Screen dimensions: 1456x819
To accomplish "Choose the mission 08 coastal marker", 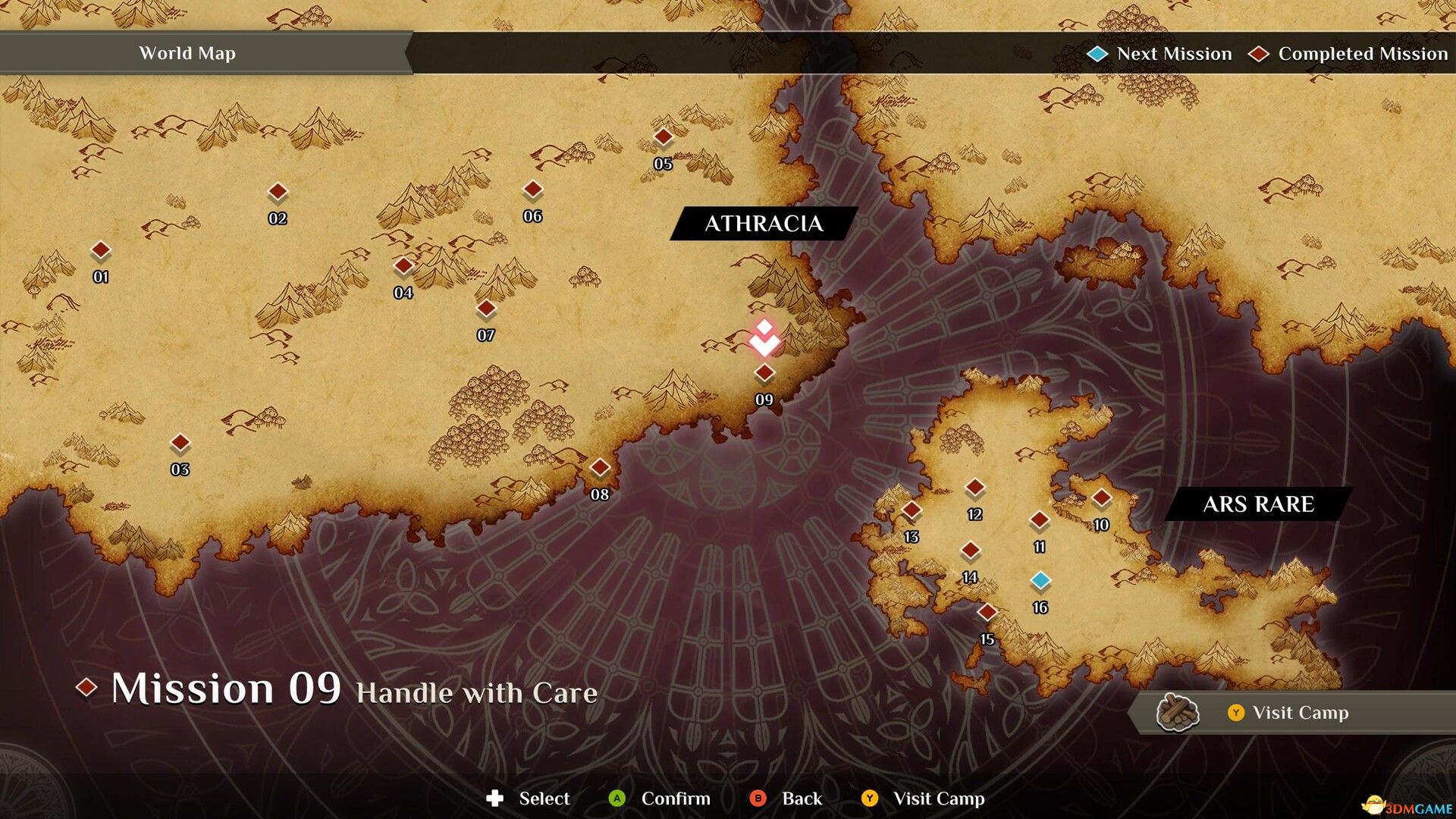I will pos(600,467).
